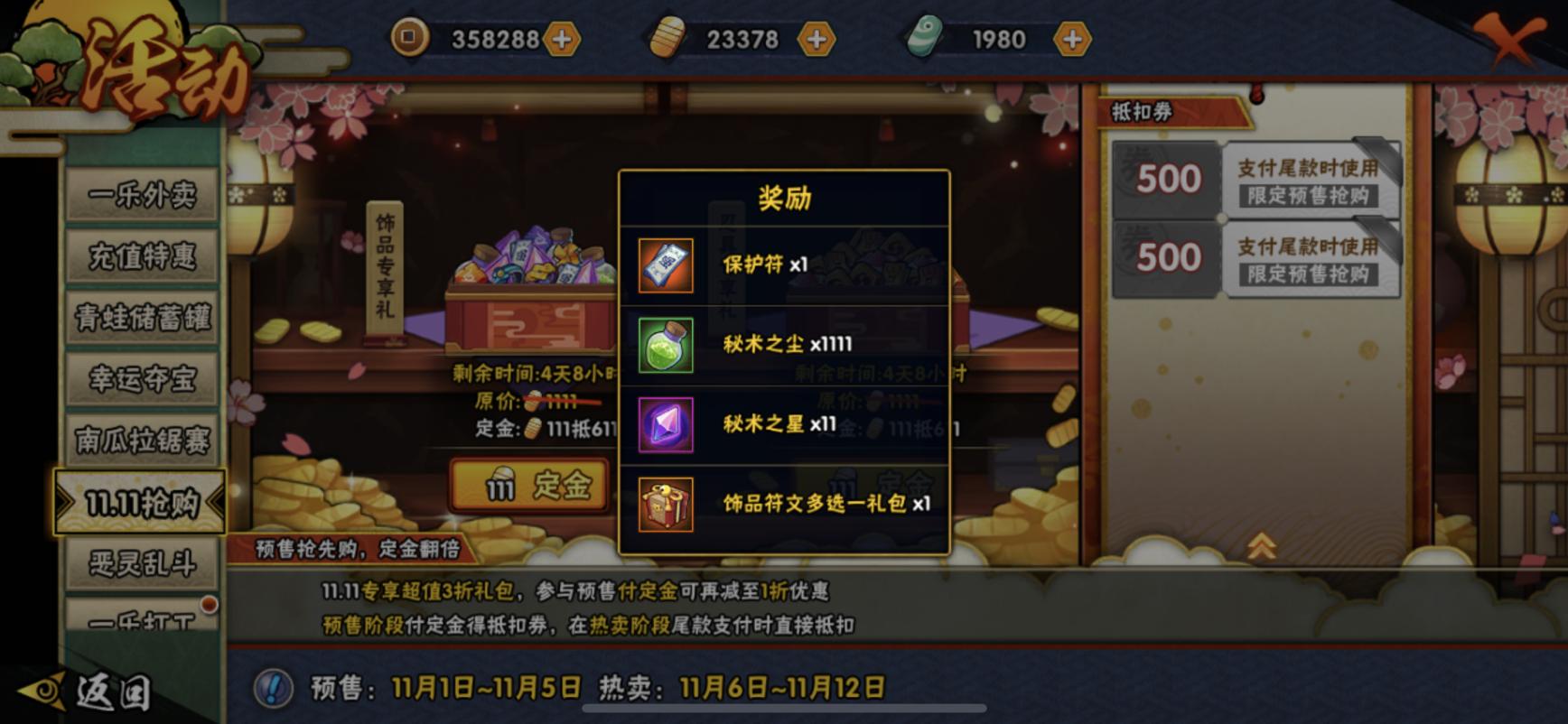Click the jade currency icon beside 1980
Viewport: 1568px width, 724px height.
(923, 38)
